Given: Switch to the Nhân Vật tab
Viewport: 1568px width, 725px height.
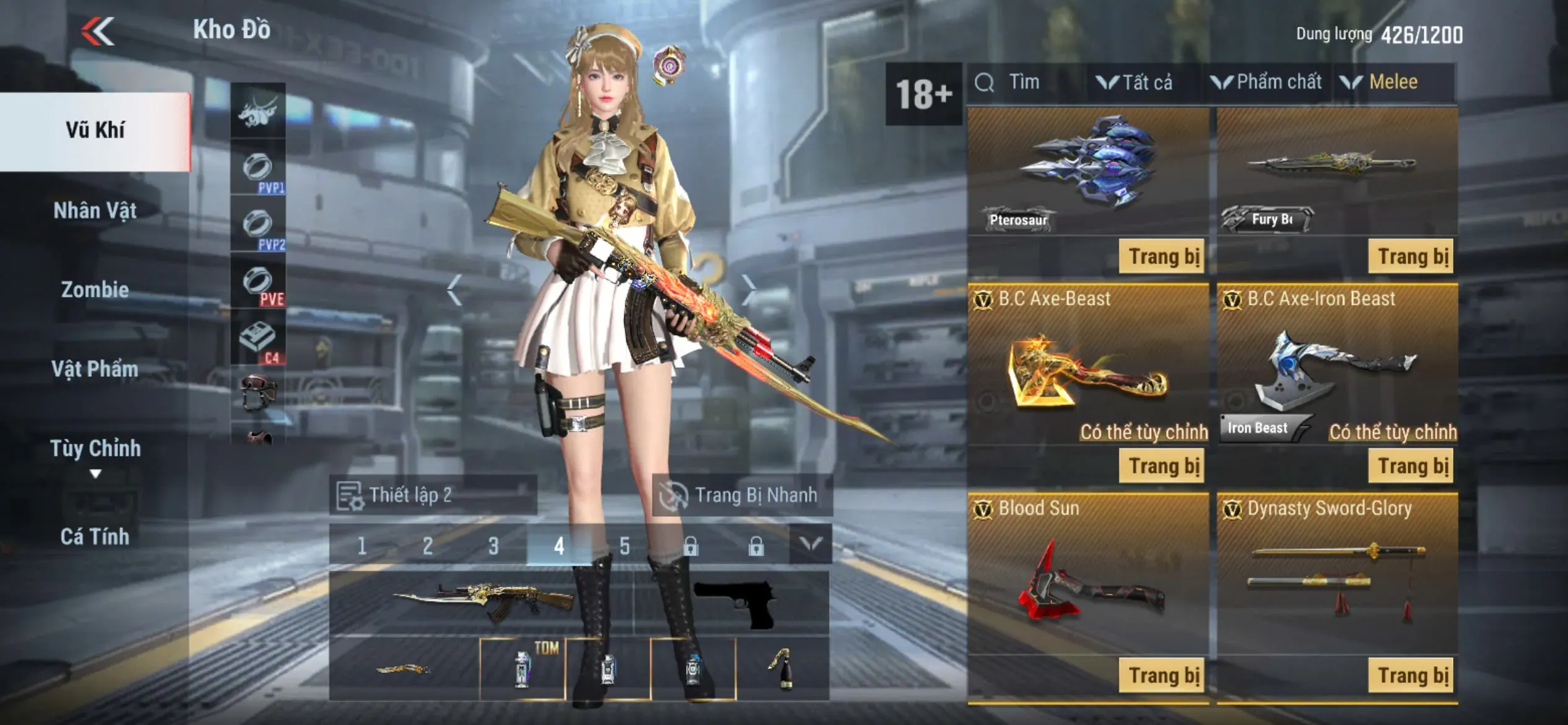Looking at the screenshot, I should [x=95, y=211].
